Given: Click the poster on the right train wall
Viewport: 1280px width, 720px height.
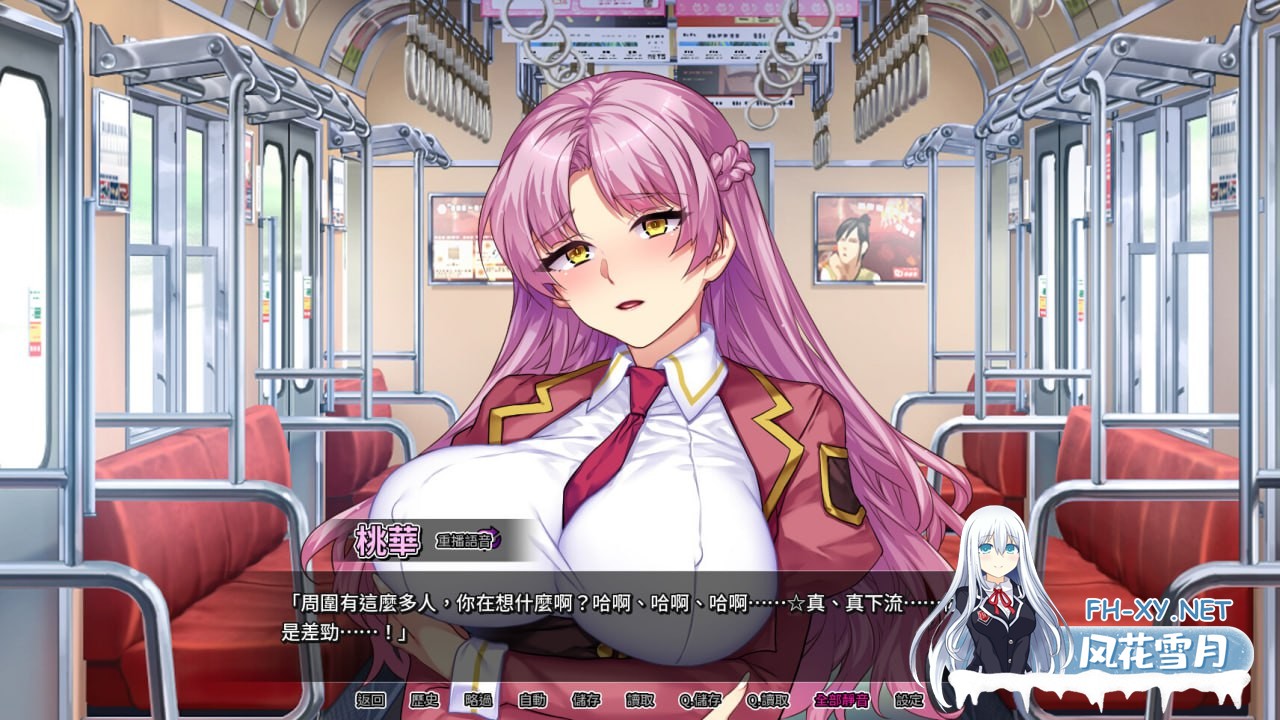Looking at the screenshot, I should point(869,240).
